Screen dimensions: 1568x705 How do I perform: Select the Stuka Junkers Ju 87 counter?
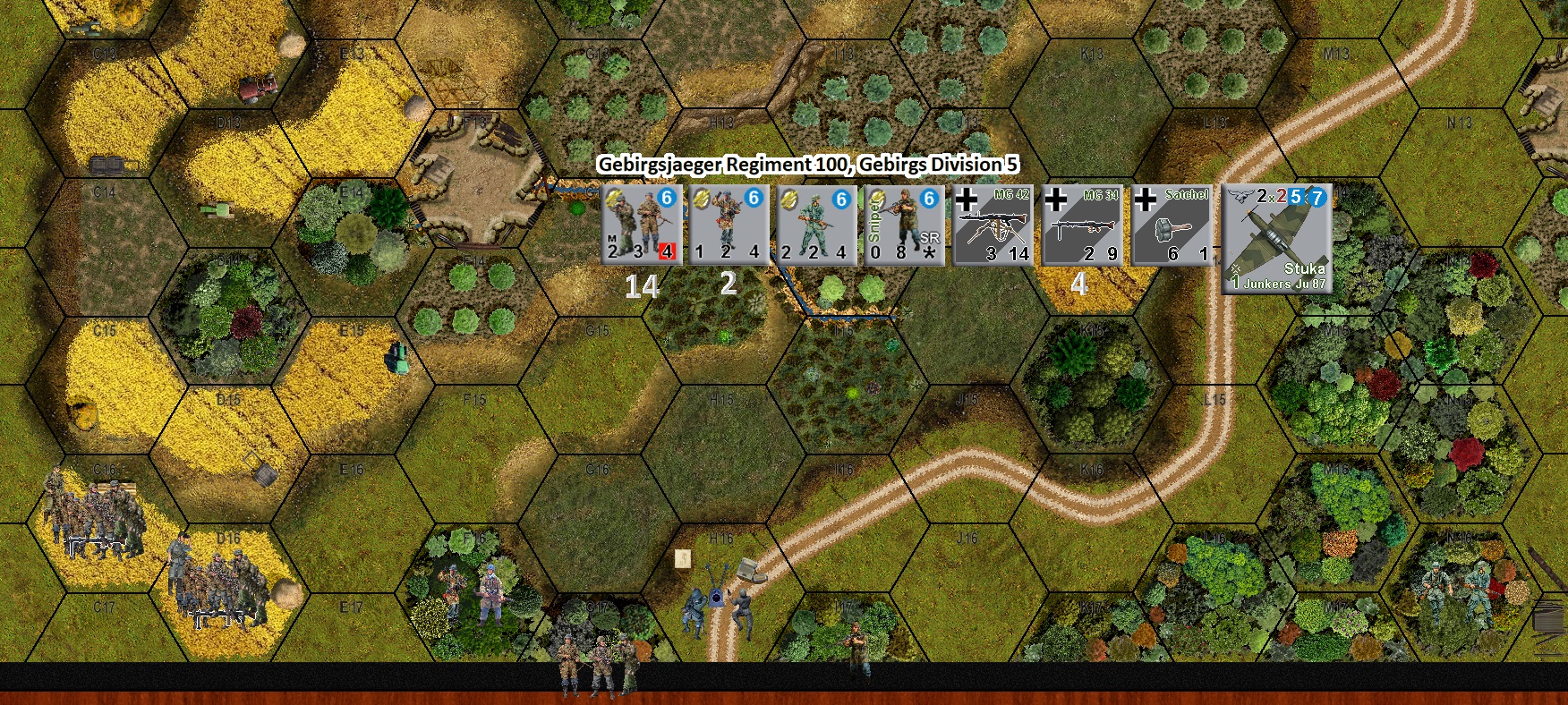tap(1277, 238)
